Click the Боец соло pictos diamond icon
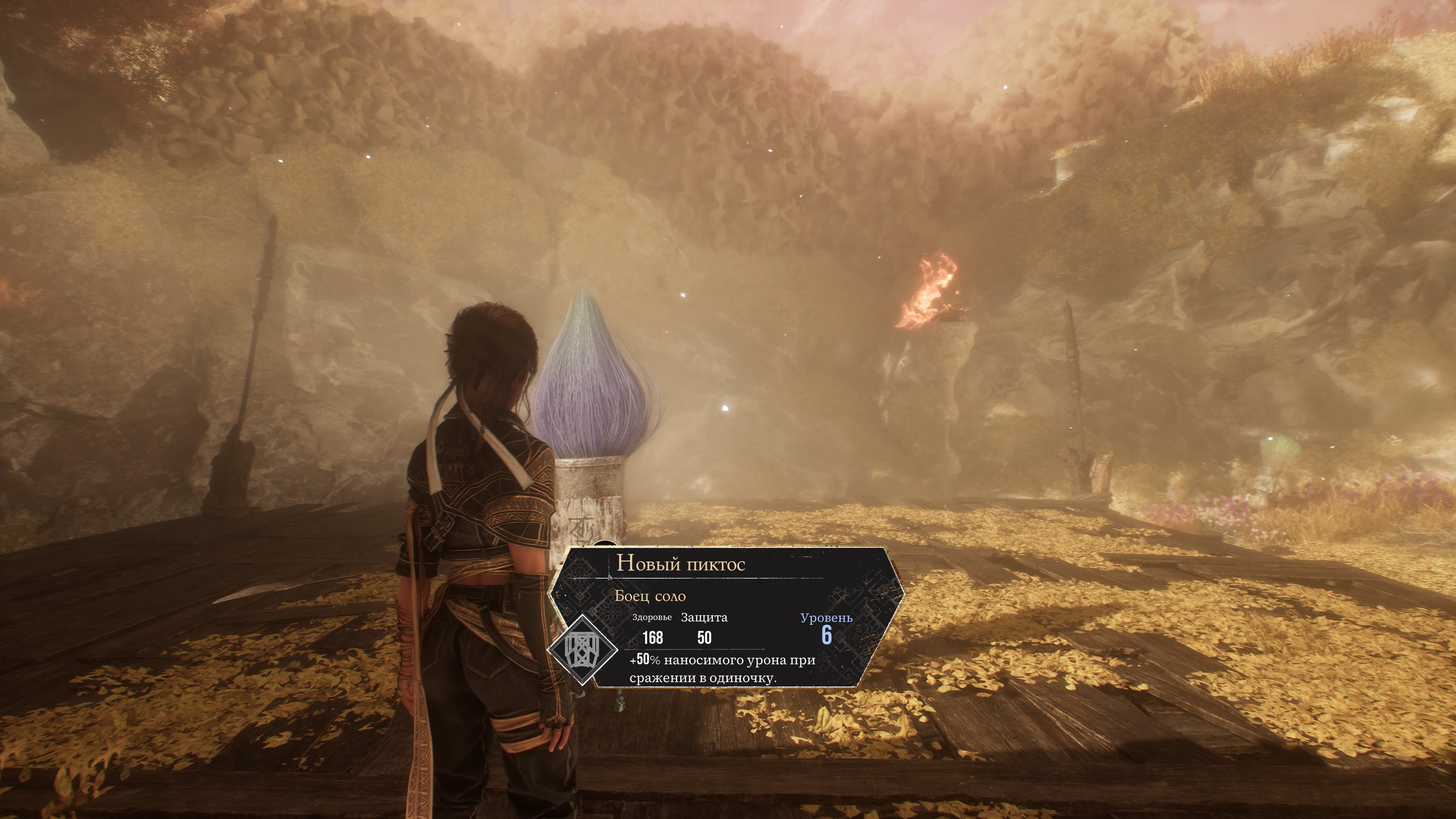This screenshot has width=1456, height=819. (x=582, y=650)
